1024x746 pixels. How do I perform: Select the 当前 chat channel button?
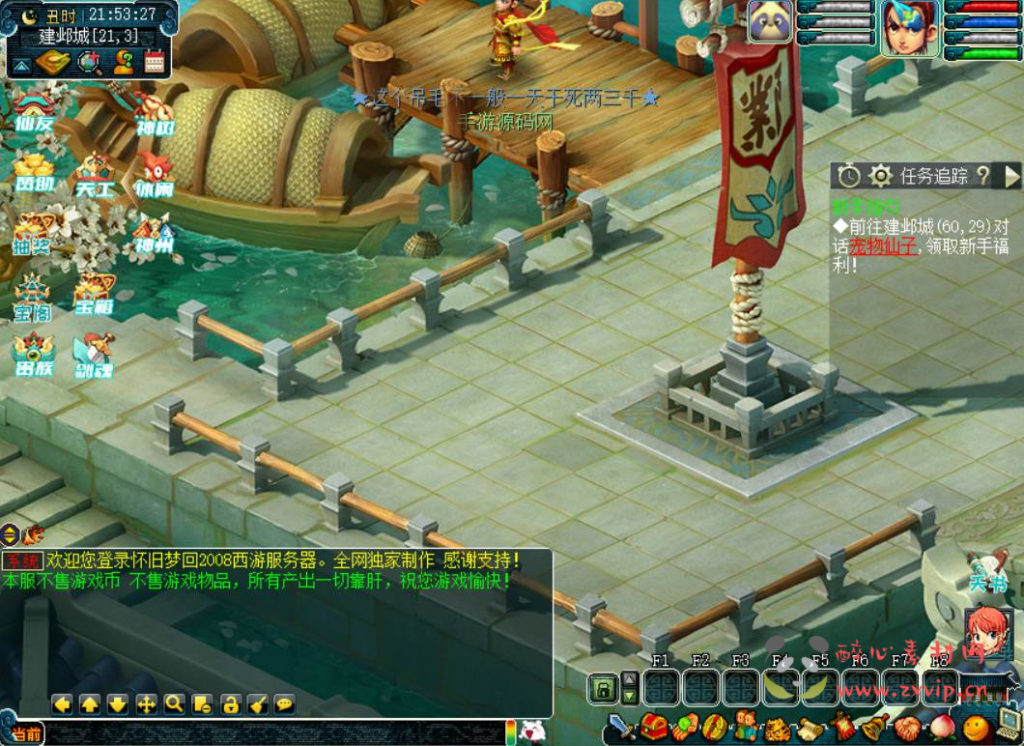click(x=27, y=735)
